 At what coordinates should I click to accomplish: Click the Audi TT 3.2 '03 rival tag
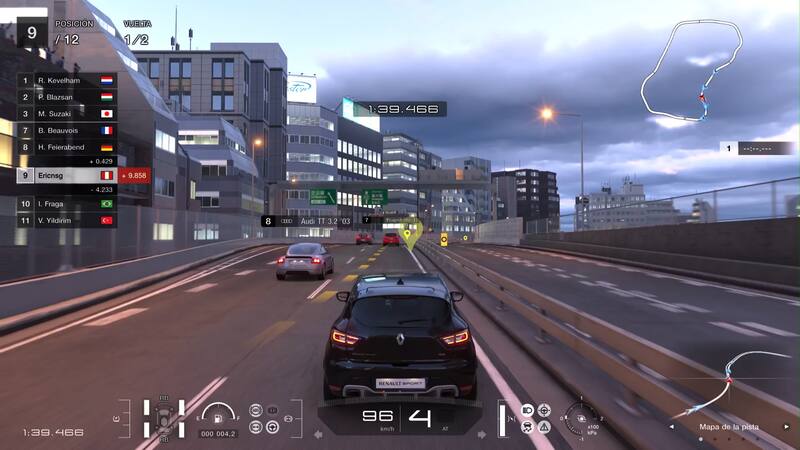click(313, 221)
